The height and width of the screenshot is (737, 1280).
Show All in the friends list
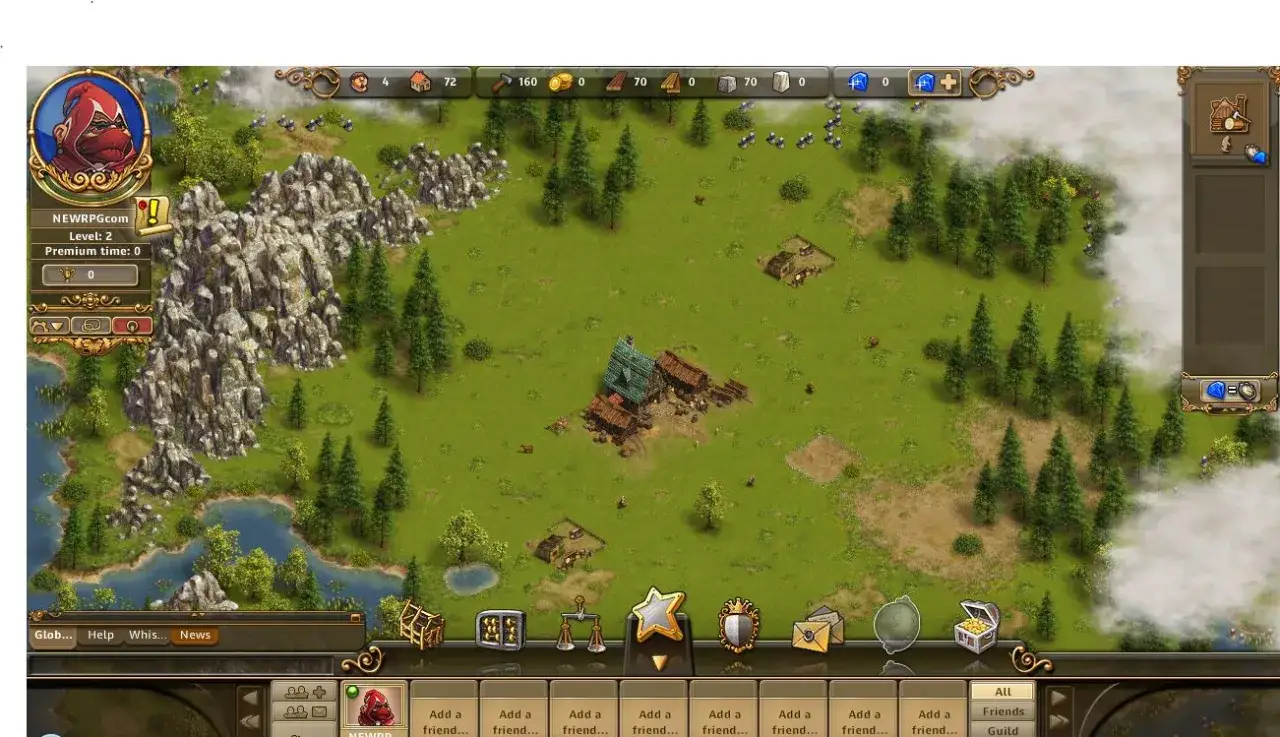pyautogui.click(x=1003, y=692)
